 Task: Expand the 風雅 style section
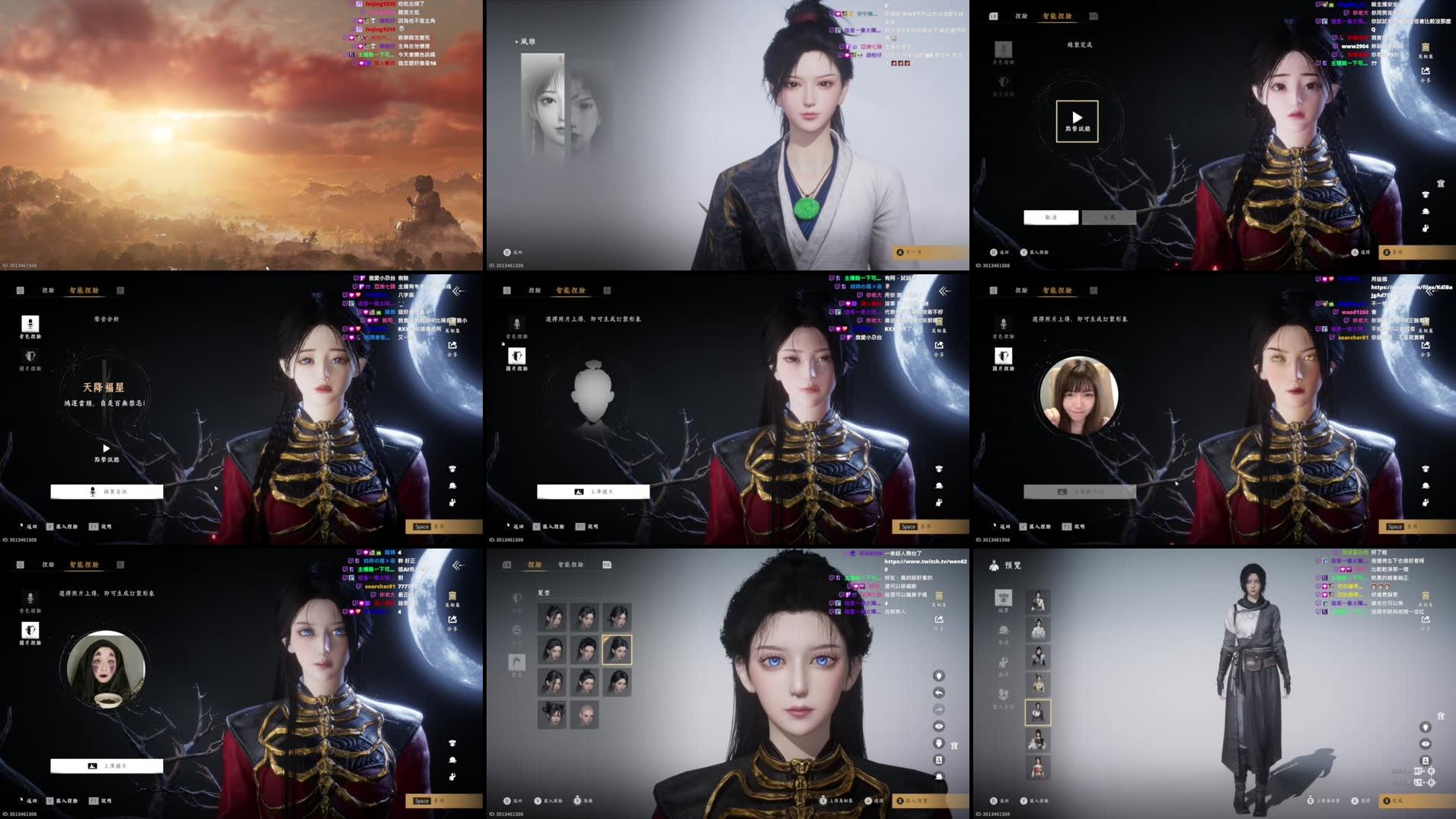coord(525,42)
